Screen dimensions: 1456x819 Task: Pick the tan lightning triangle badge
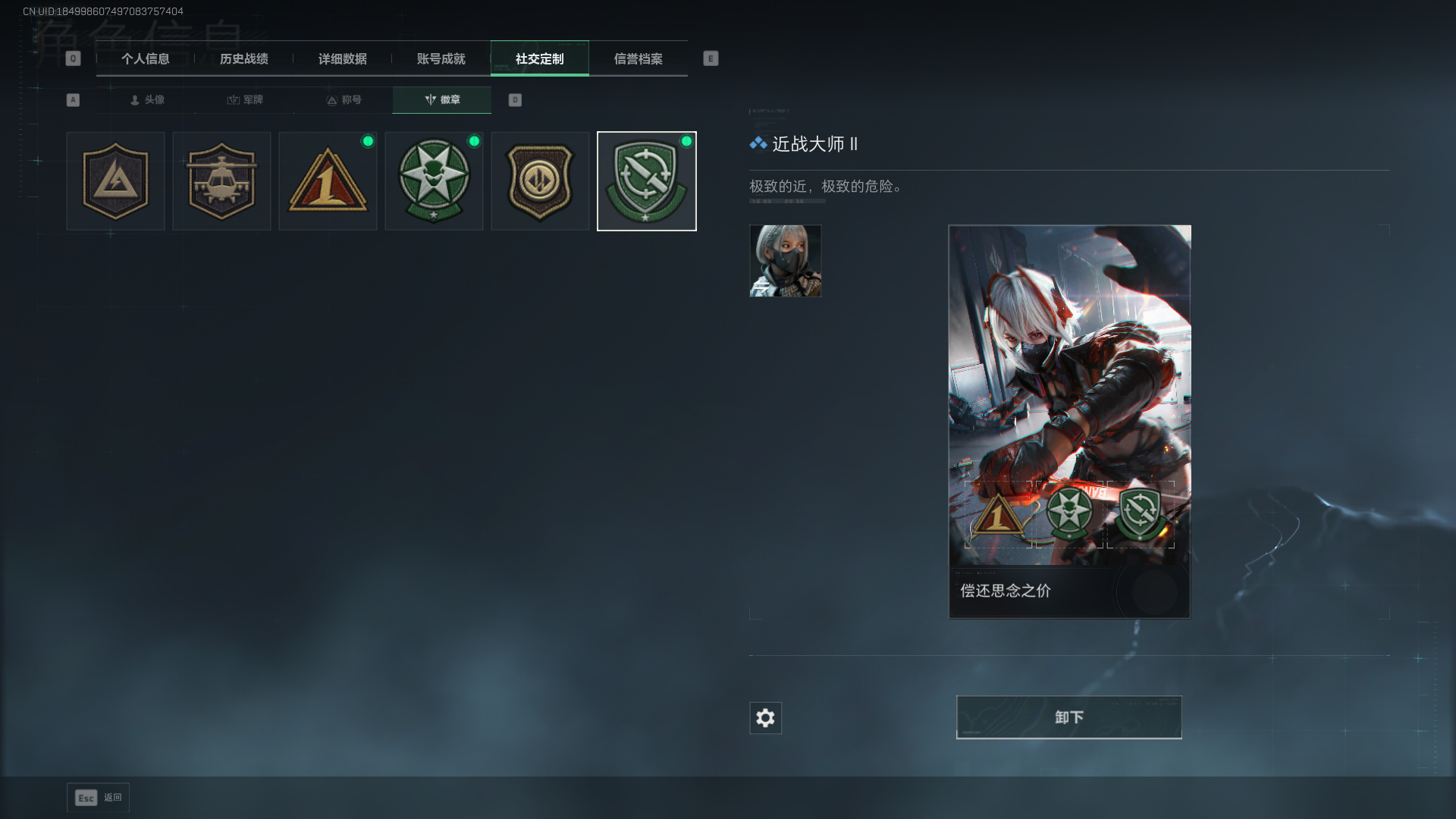click(115, 181)
